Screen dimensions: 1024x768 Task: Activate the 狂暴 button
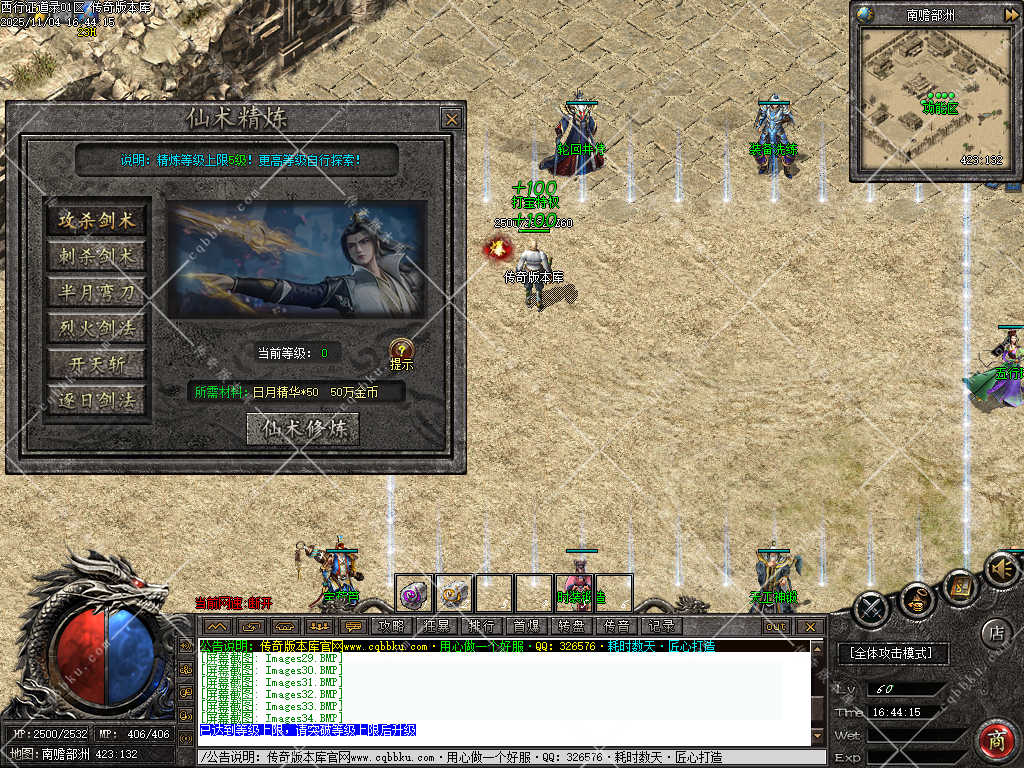click(x=437, y=626)
